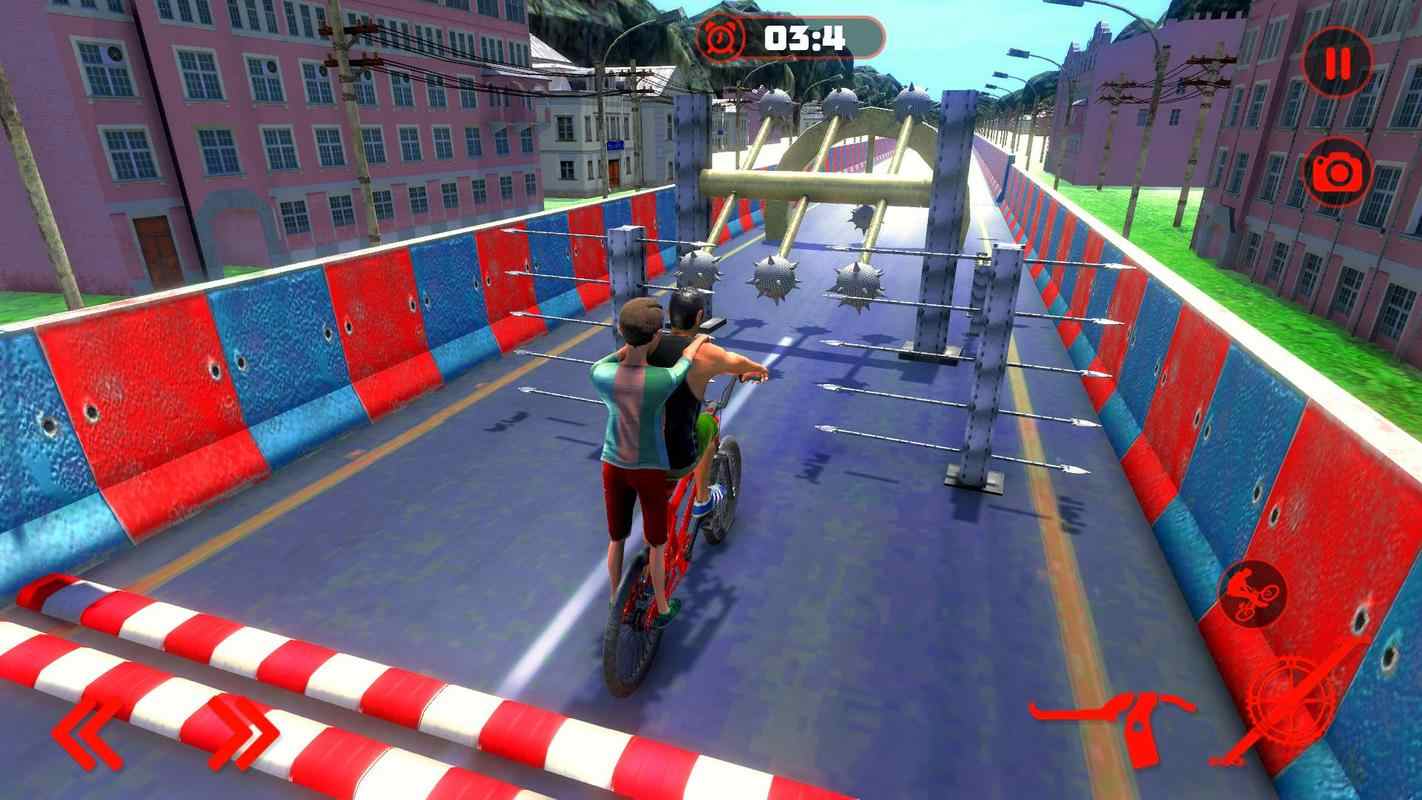The image size is (1422, 800).
Task: Steer right with the right arrow control
Action: (x=243, y=732)
